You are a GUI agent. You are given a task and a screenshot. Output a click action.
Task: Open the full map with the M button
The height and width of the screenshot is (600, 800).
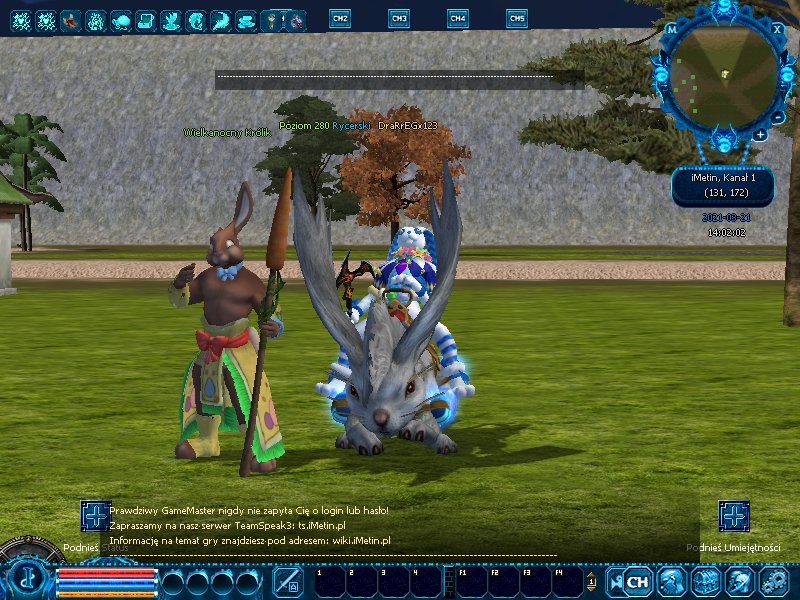(672, 30)
